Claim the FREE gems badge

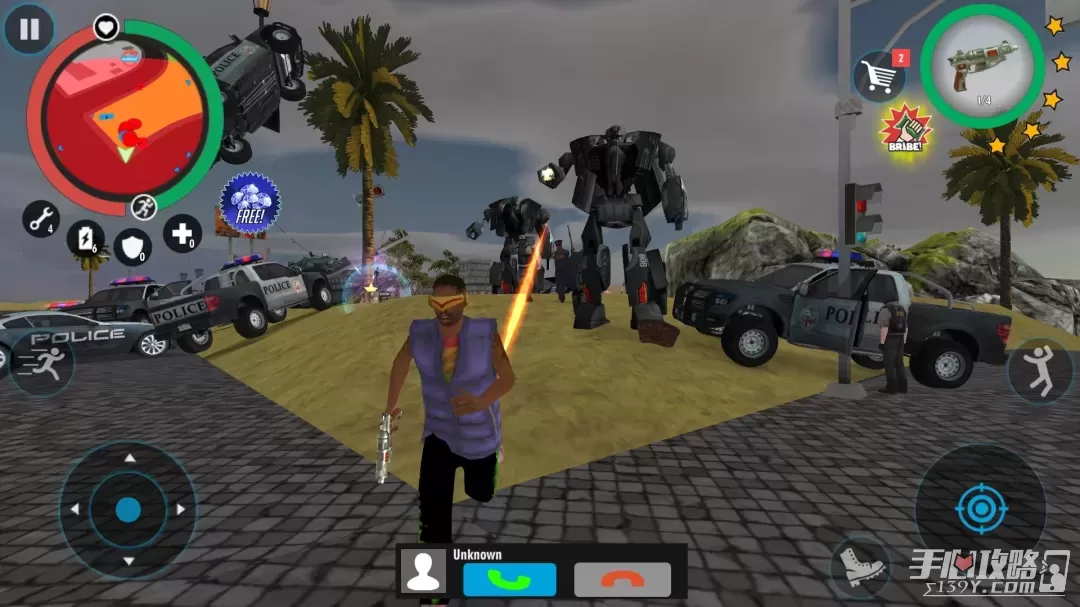point(250,203)
